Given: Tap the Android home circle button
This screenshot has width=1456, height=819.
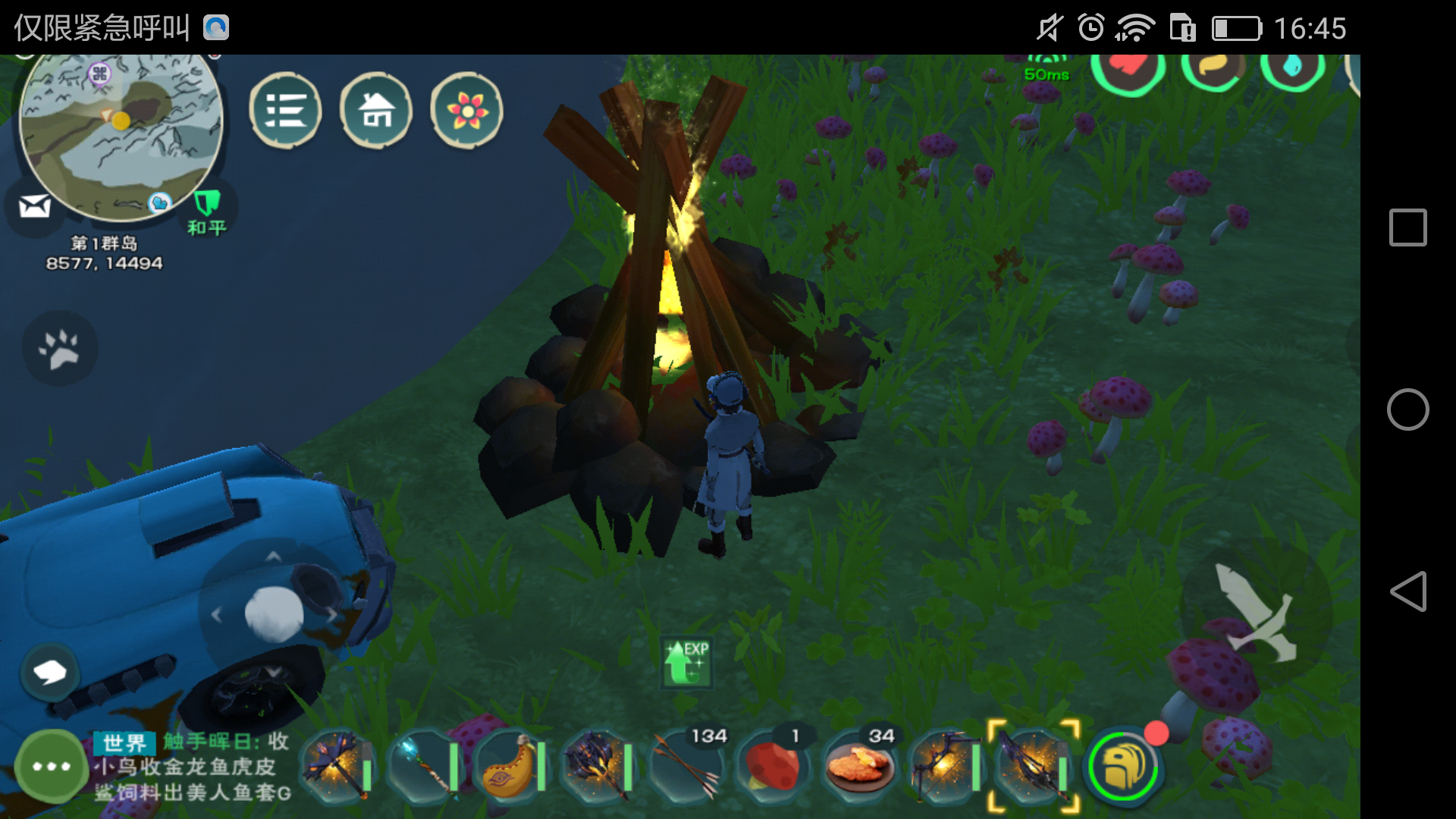Looking at the screenshot, I should [x=1407, y=409].
